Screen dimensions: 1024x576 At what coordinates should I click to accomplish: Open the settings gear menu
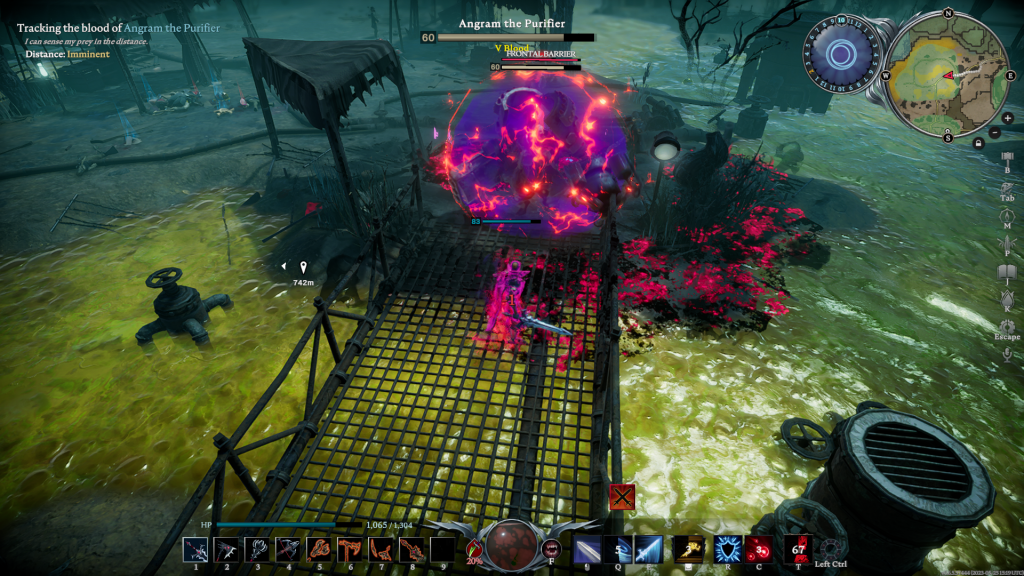1007,327
